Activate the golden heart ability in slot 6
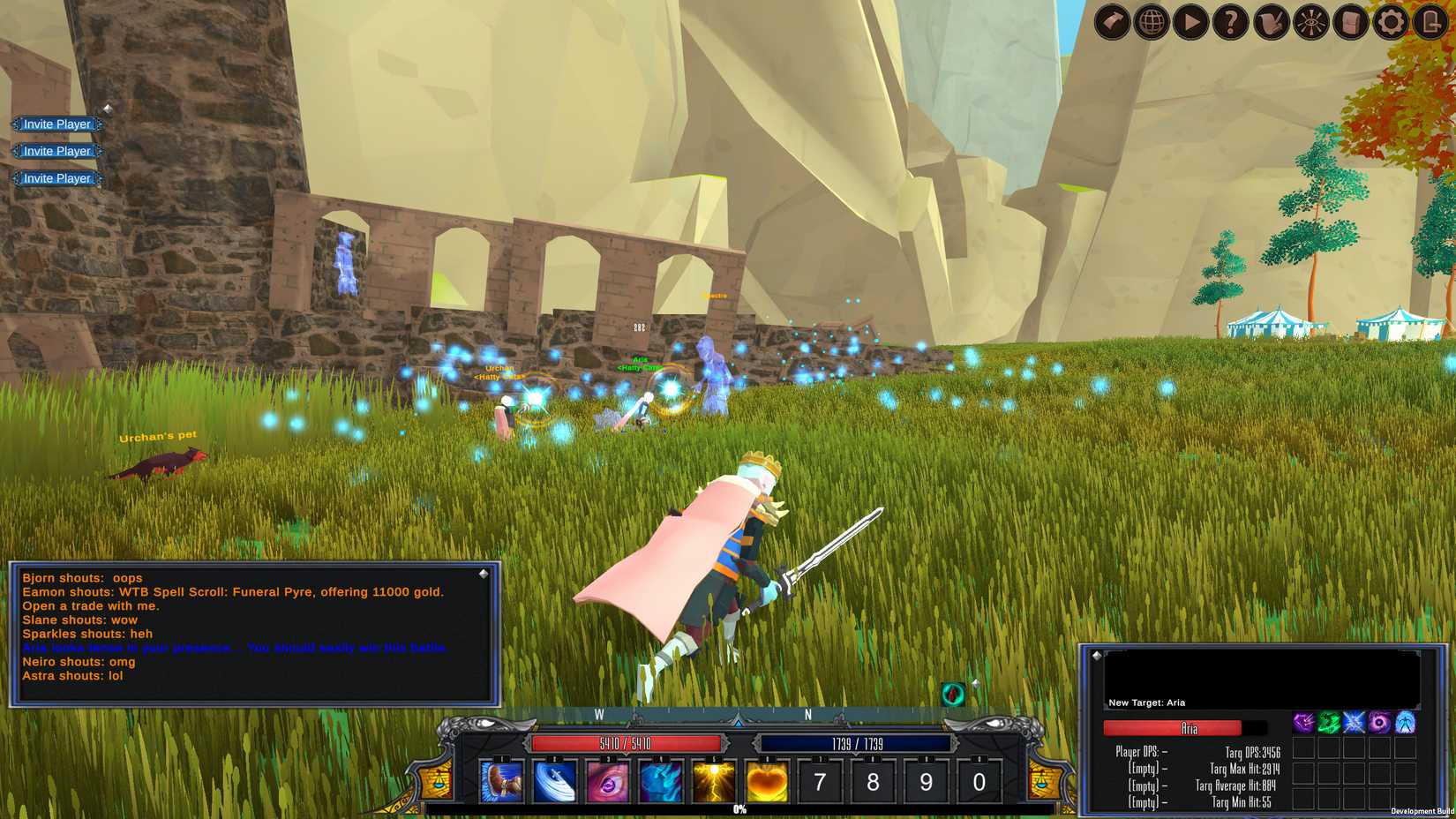 tap(765, 781)
